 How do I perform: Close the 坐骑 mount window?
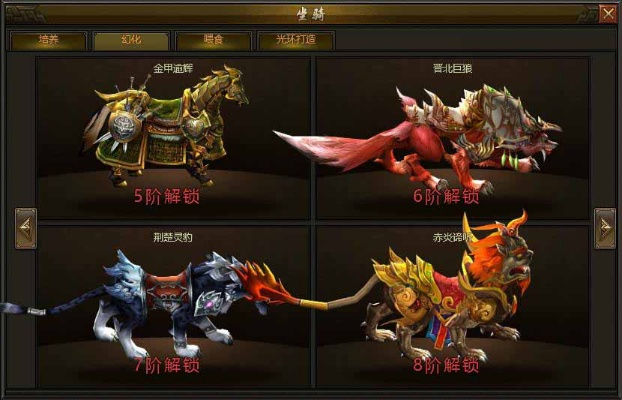tap(608, 13)
